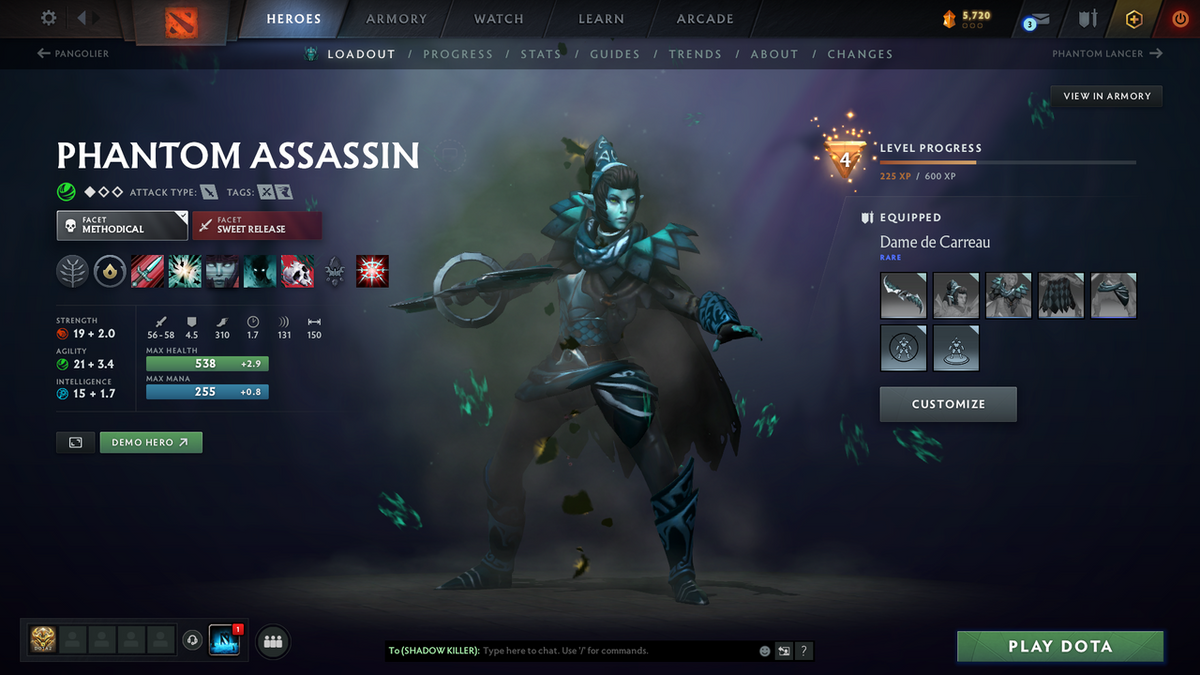Open the settings gear icon

(x=48, y=18)
